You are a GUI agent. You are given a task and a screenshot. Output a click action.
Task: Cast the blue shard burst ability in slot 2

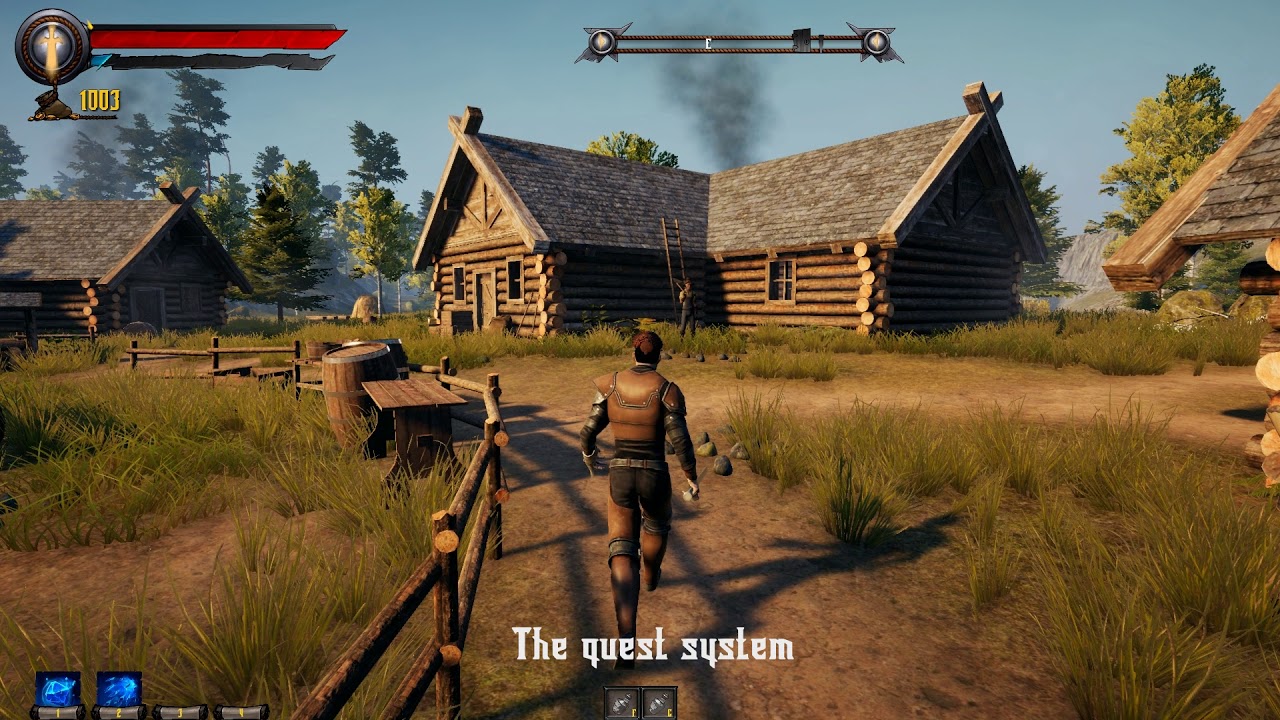(118, 689)
